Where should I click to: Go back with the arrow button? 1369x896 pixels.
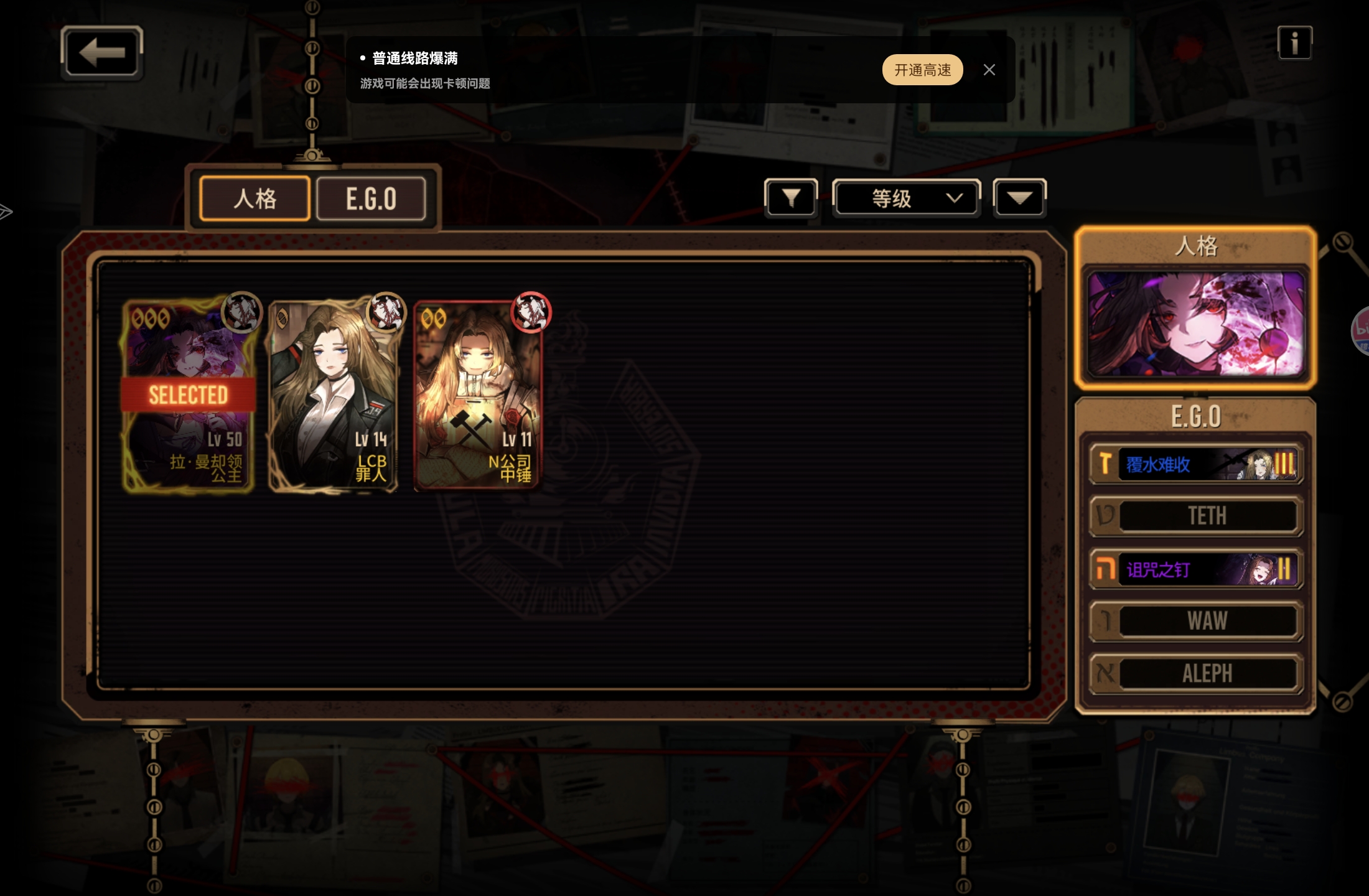click(102, 53)
